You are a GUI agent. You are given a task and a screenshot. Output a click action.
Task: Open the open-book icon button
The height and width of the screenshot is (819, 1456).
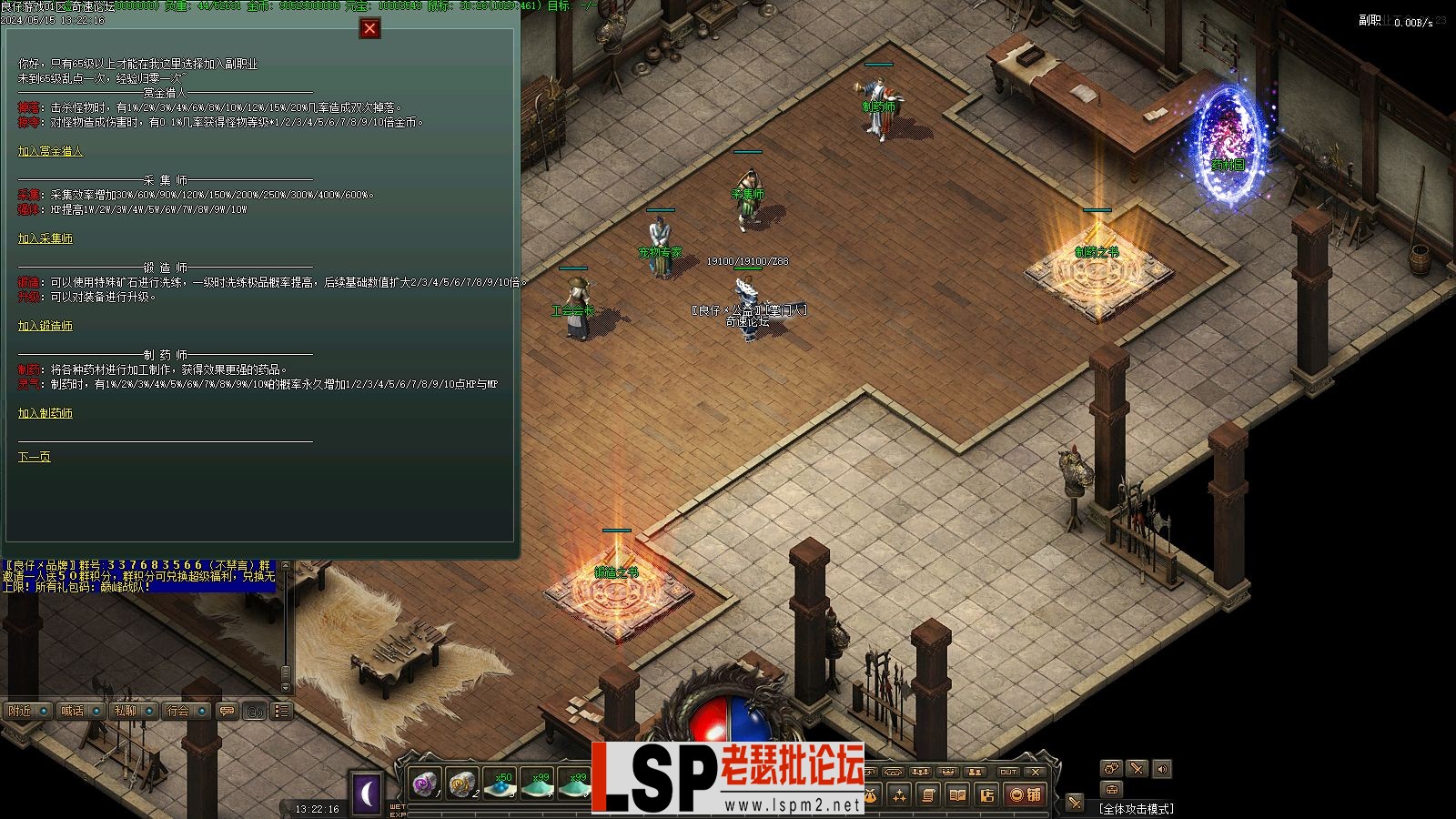(x=956, y=795)
